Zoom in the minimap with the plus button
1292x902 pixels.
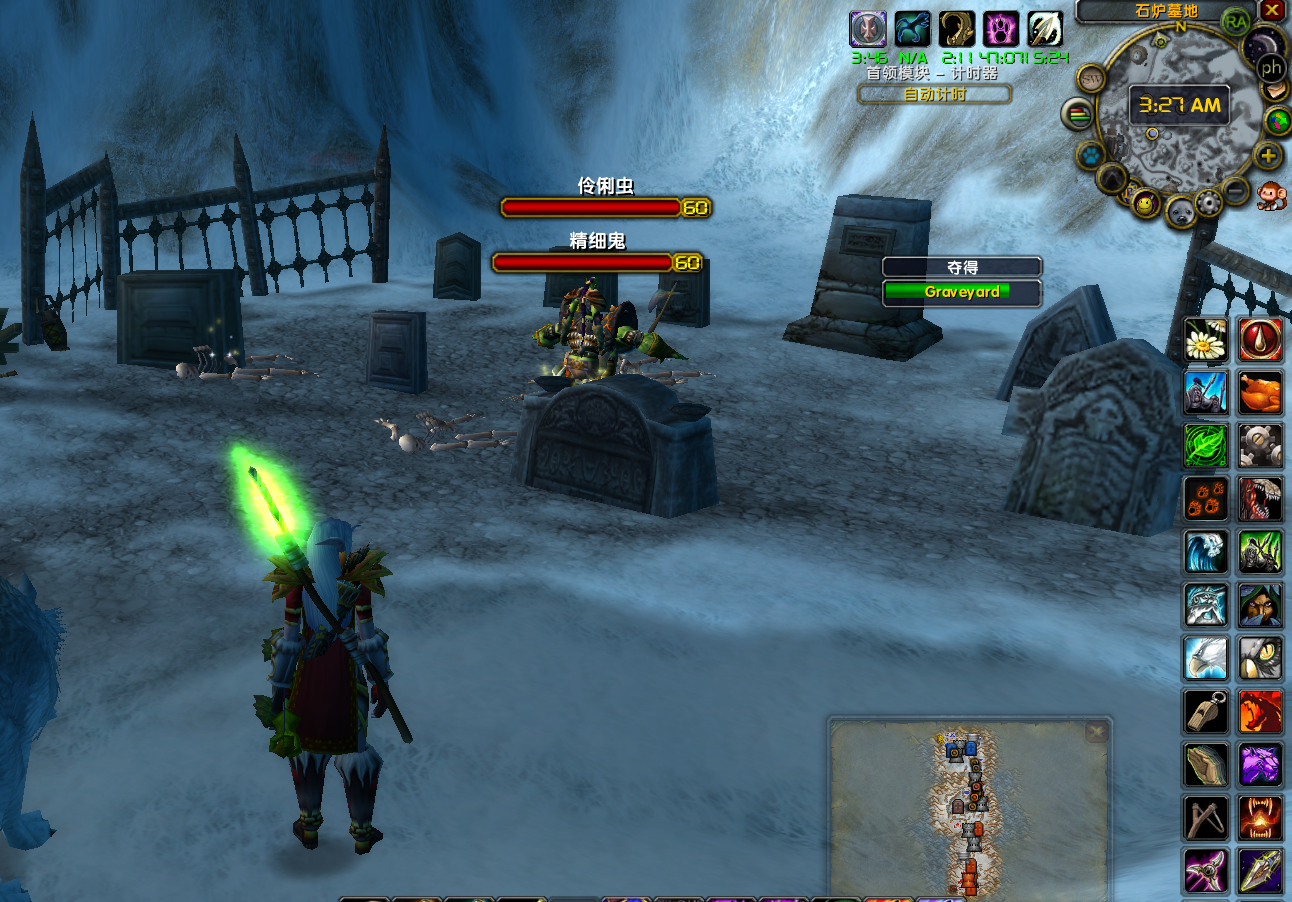[x=1267, y=156]
